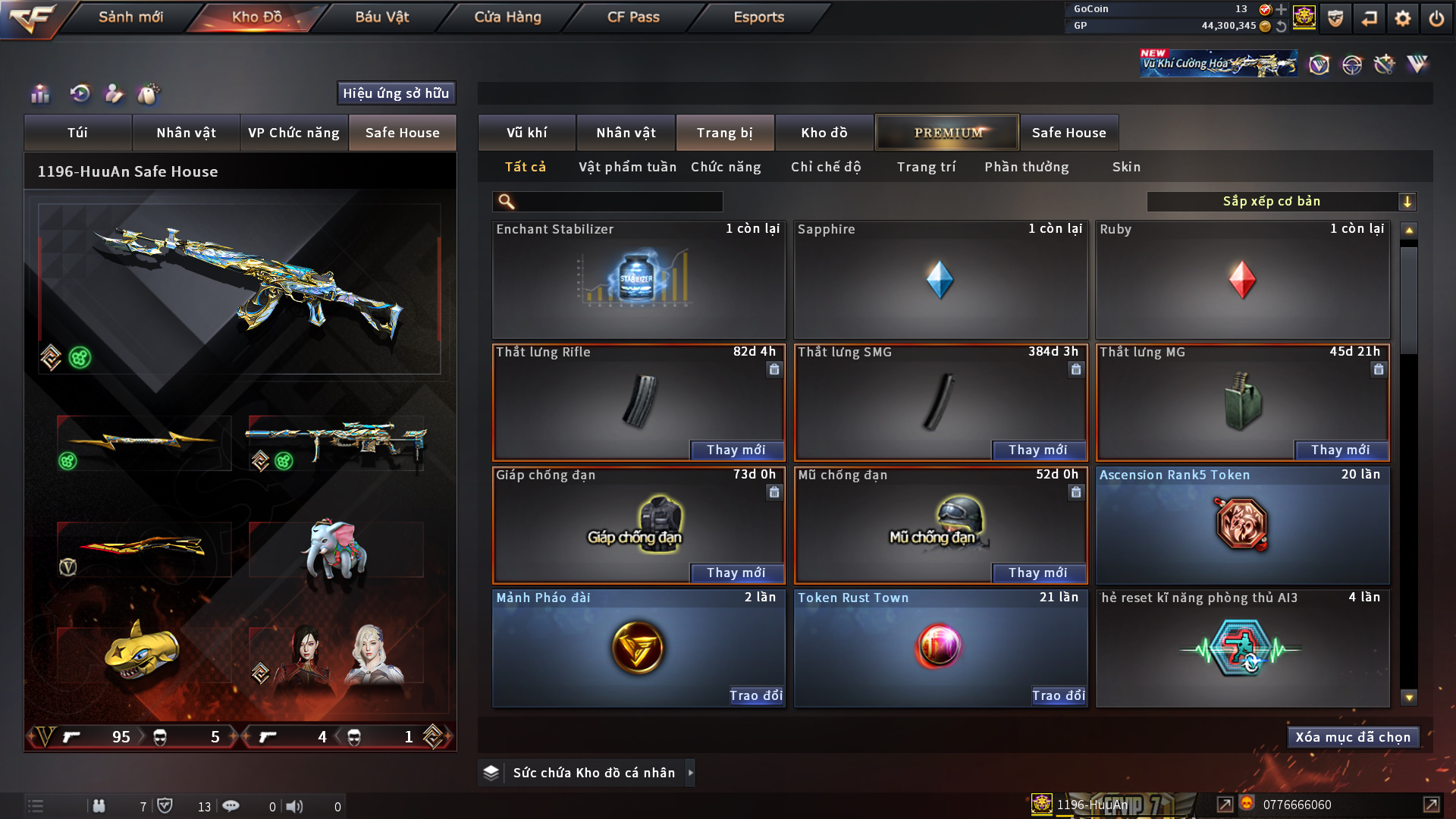Image resolution: width=1456 pixels, height=819 pixels.
Task: Select the VP Chức năng tab
Action: click(293, 133)
